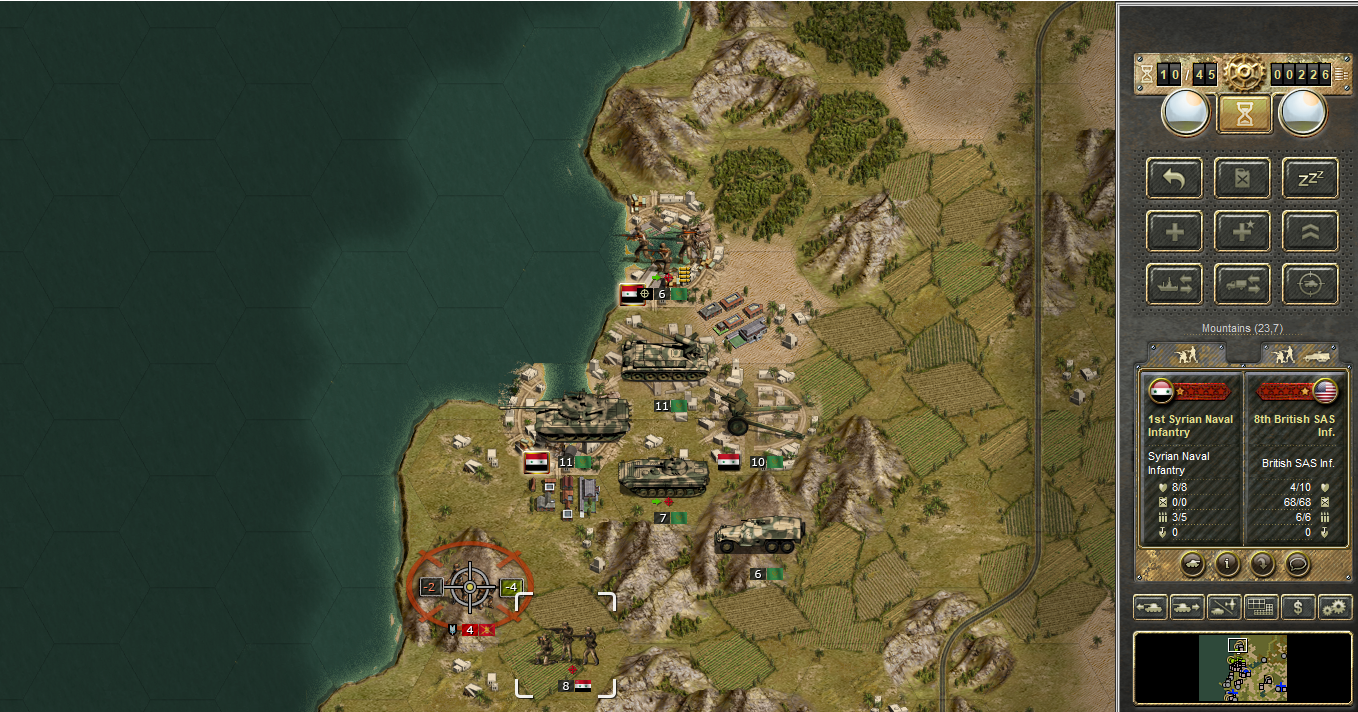Open the gear icon beside the turn counter
This screenshot has height=712, width=1358.
point(1243,73)
